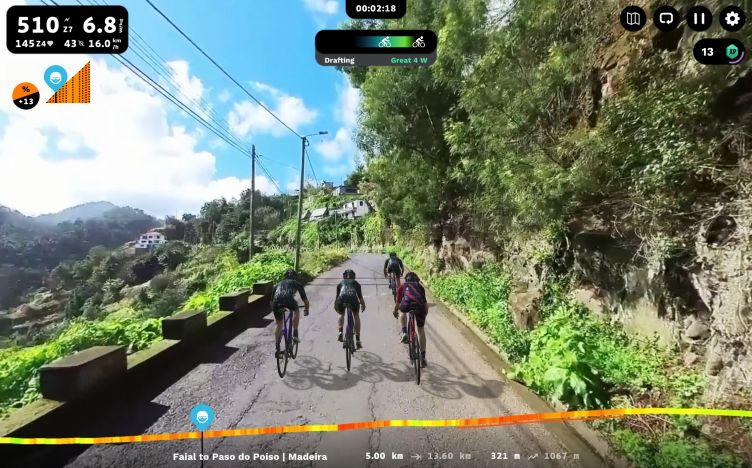
Task: Select the orange gradient percent widget
Action: pyautogui.click(x=25, y=96)
